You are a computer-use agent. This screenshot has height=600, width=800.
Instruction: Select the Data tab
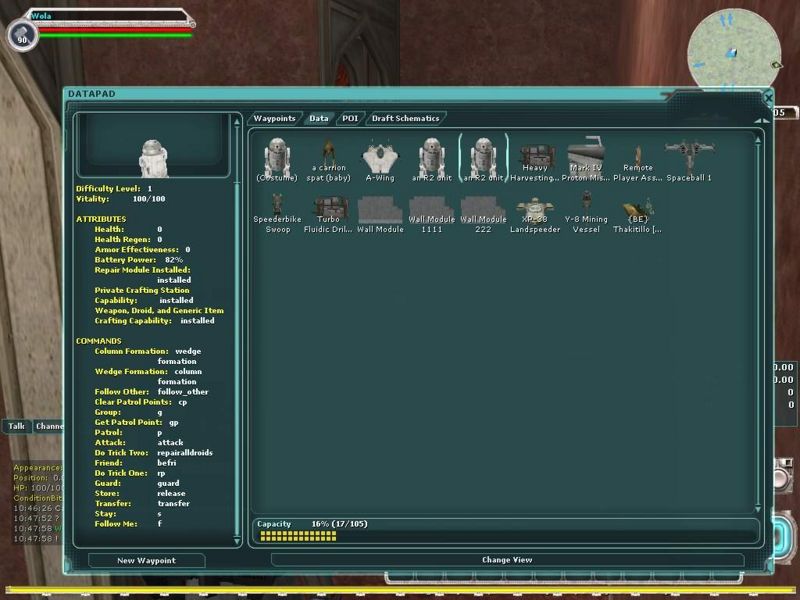click(318, 118)
